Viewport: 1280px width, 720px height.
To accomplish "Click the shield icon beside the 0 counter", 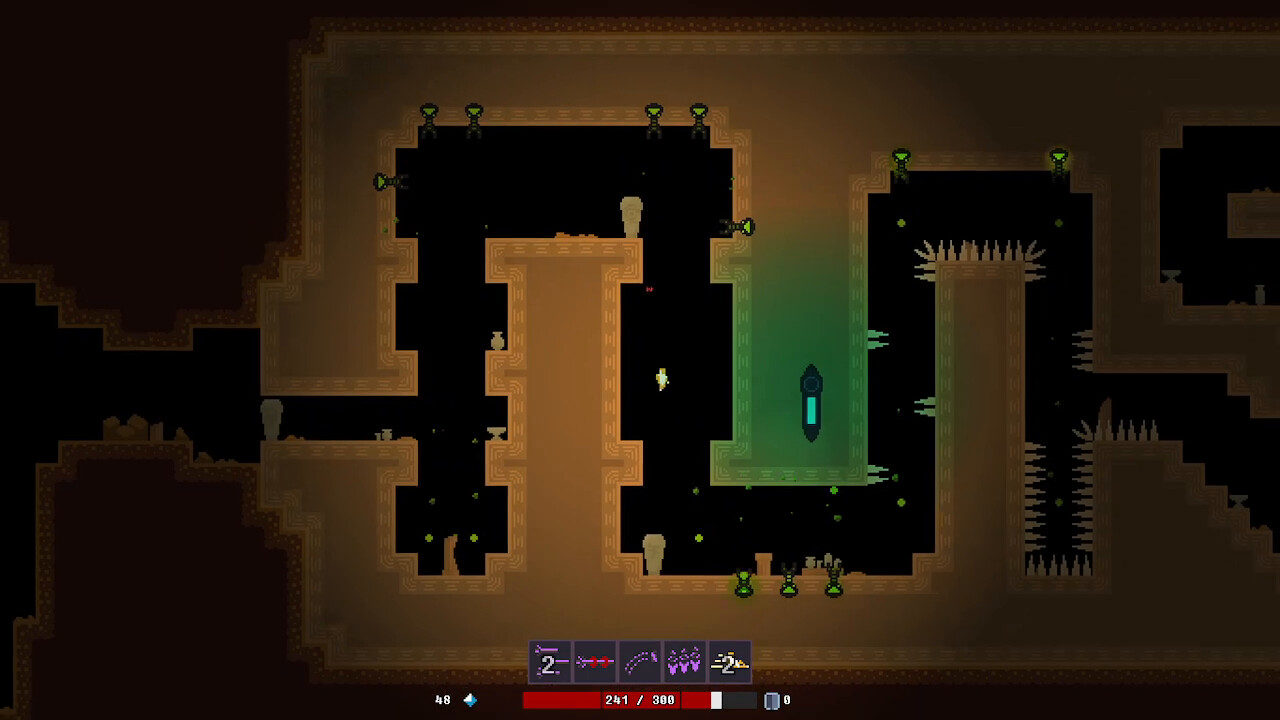I will coord(770,700).
